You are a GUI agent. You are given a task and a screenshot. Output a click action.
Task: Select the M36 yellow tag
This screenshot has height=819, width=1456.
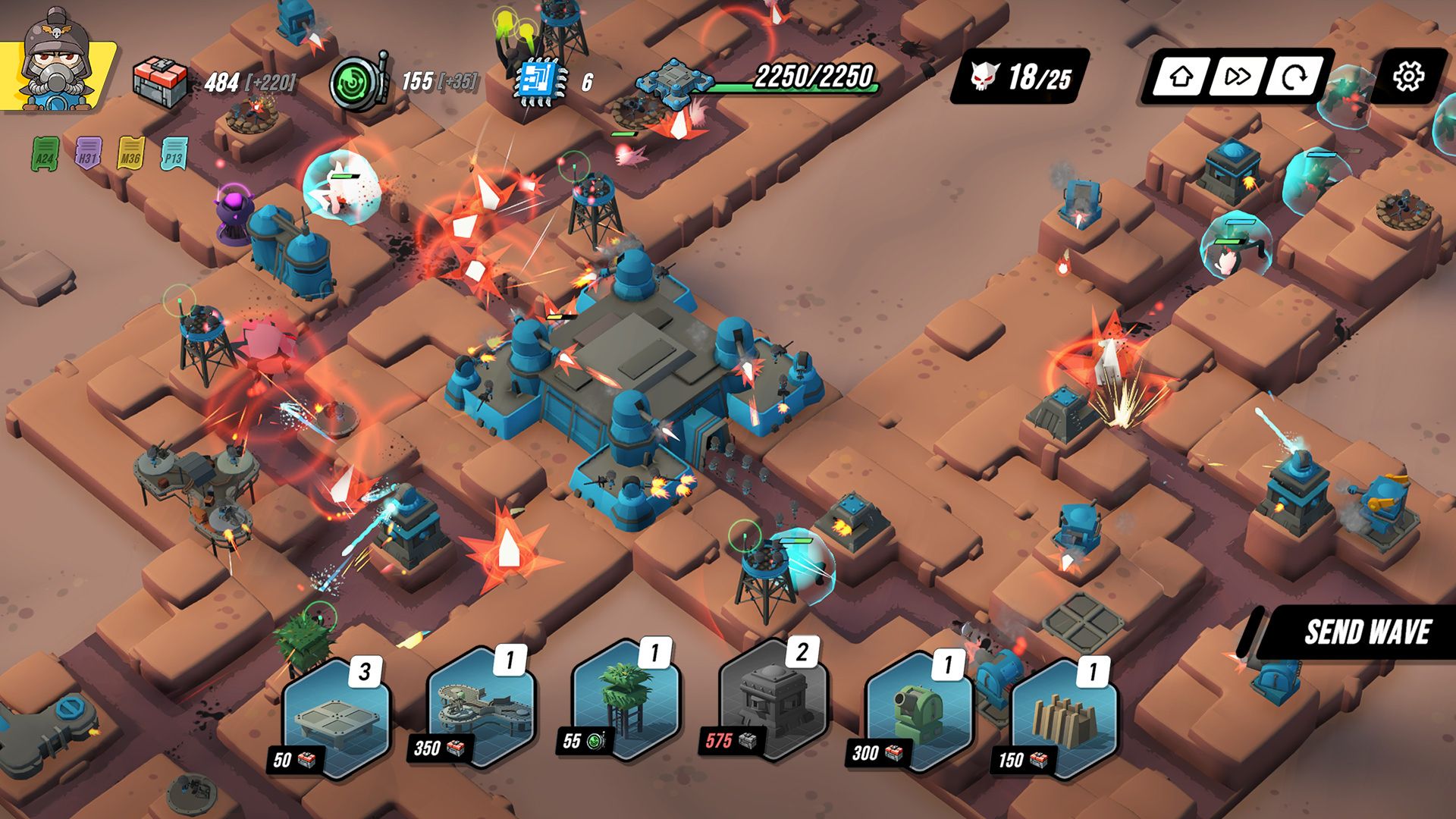coord(129,155)
